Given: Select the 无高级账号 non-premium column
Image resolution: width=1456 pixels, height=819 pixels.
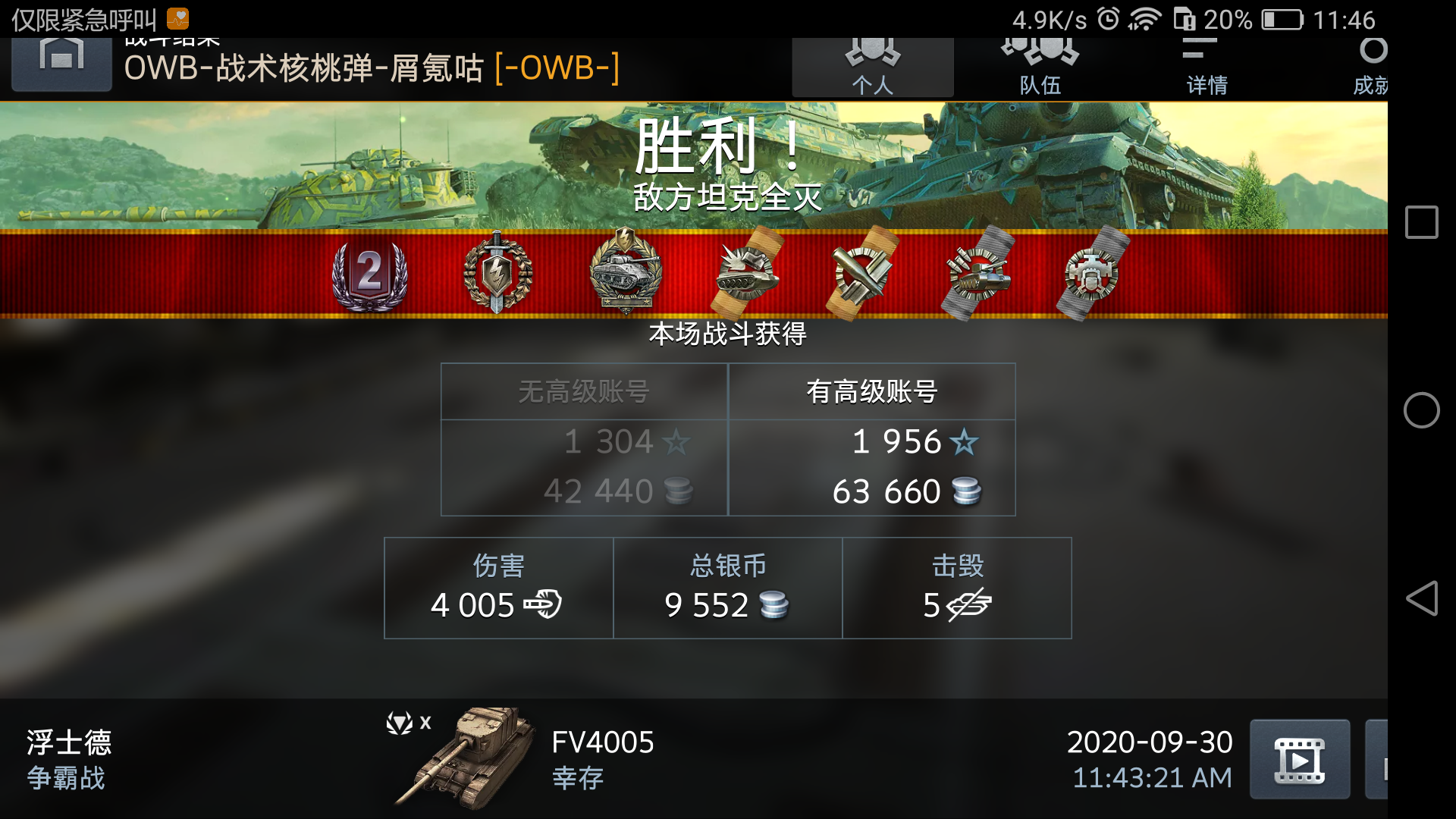Looking at the screenshot, I should click(584, 440).
